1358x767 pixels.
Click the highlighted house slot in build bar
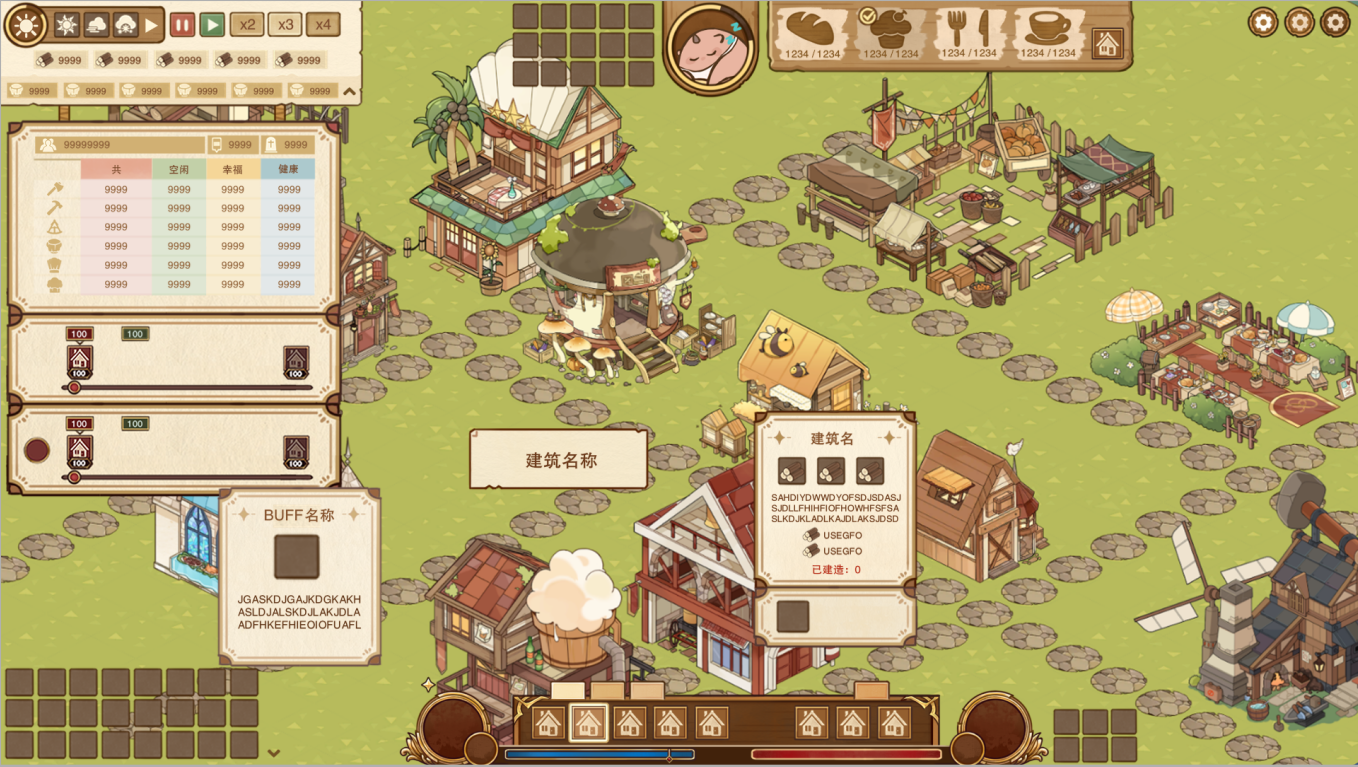pos(588,722)
